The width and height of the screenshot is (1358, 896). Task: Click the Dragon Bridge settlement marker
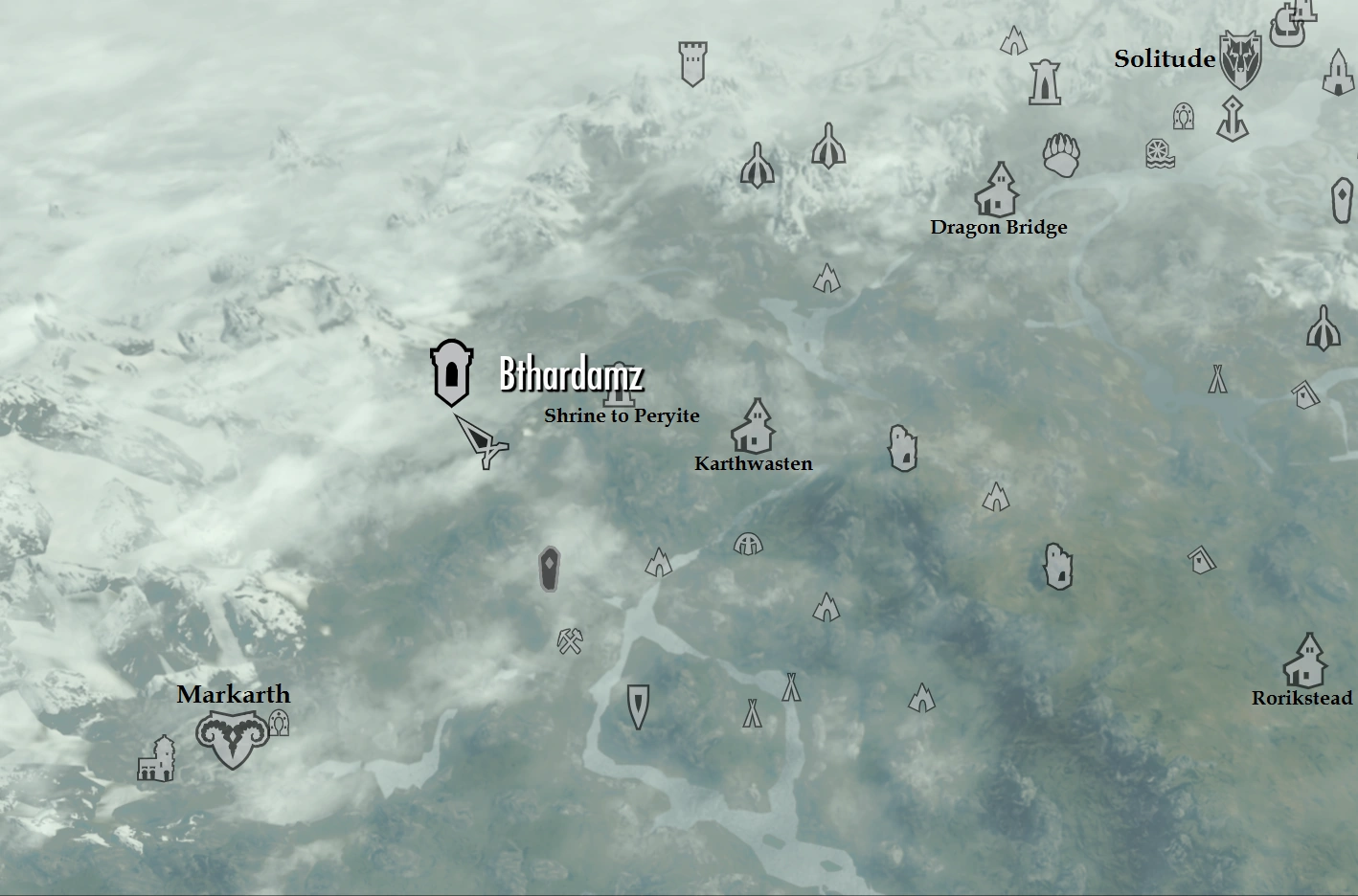coord(999,191)
